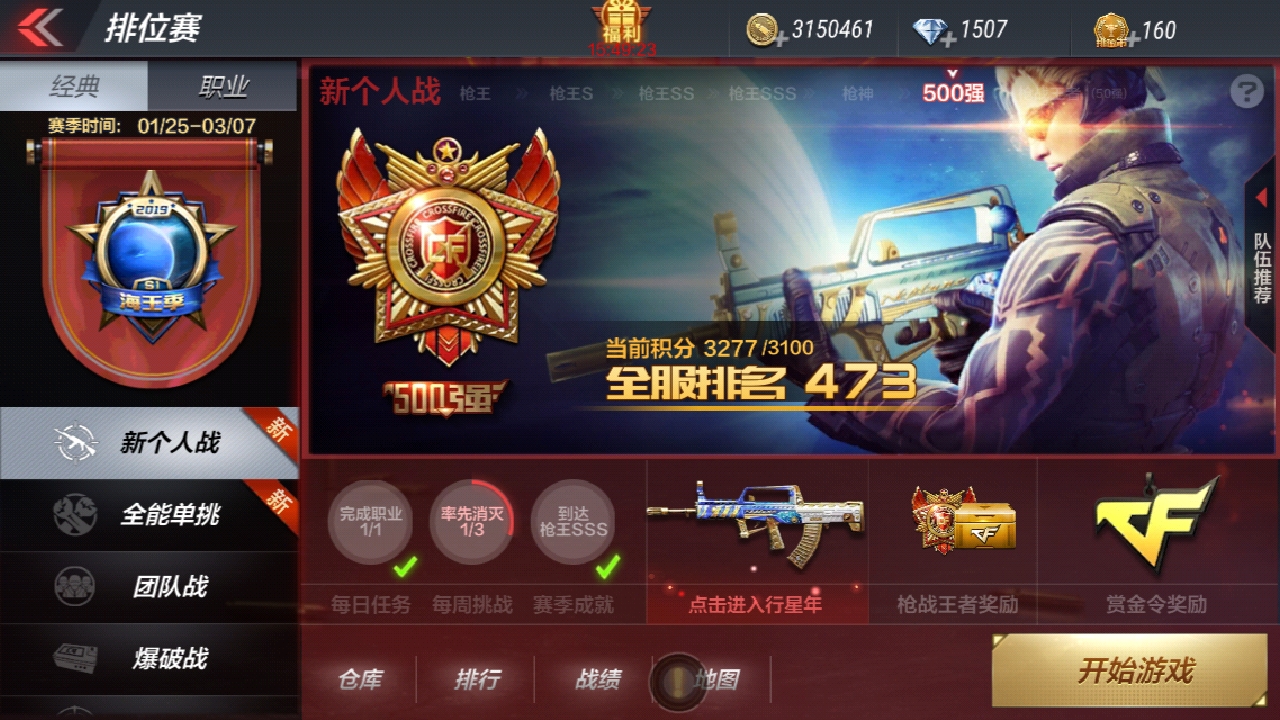
Task: Click the chevron between 枪王S and 枪王SS
Action: [618, 95]
